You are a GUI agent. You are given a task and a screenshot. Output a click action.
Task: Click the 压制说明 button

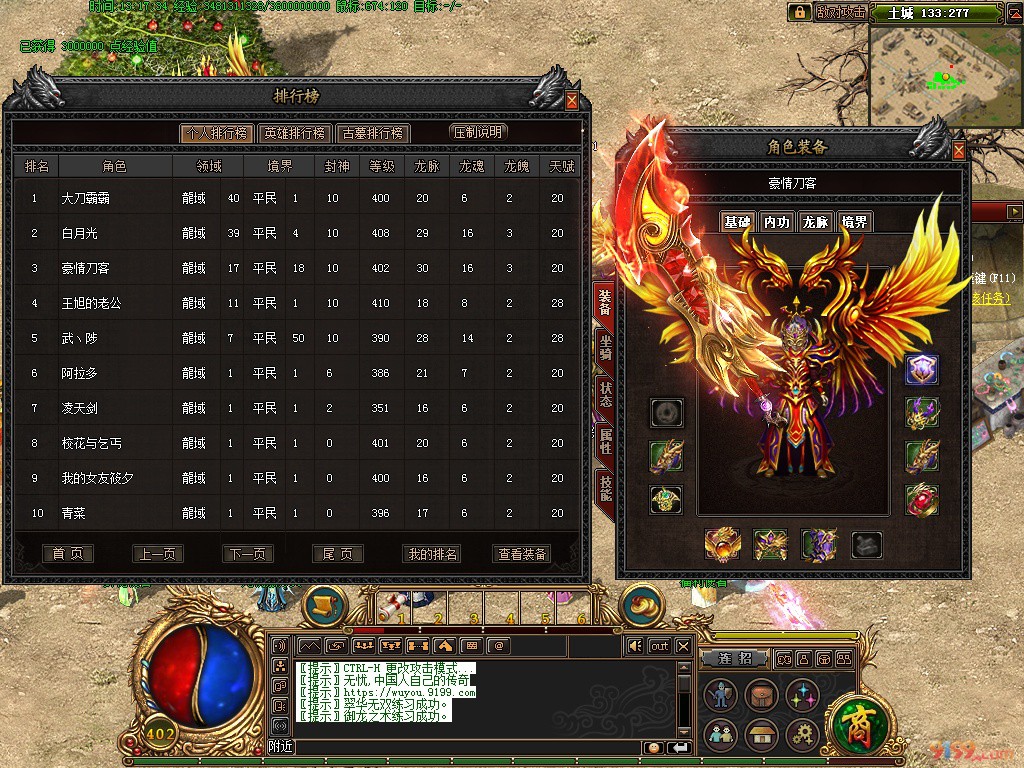tap(479, 132)
